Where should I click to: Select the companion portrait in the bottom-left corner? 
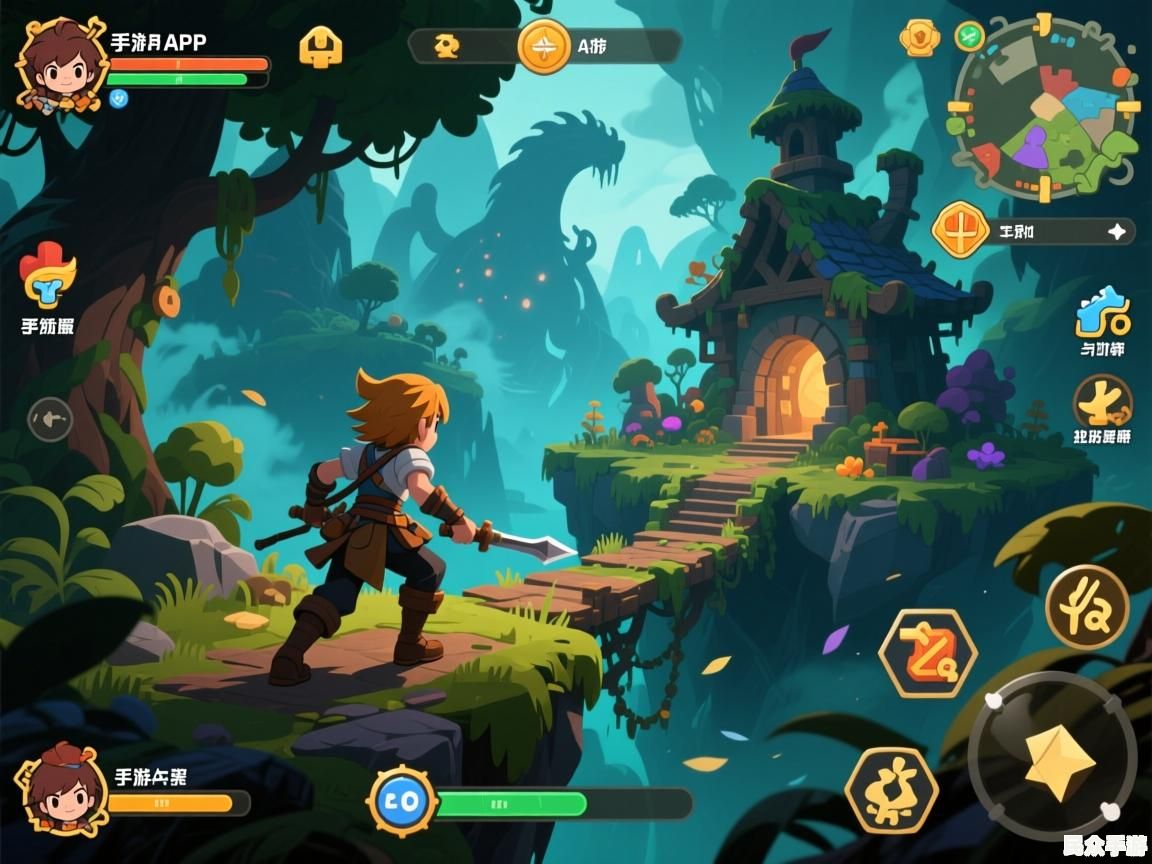(x=59, y=790)
